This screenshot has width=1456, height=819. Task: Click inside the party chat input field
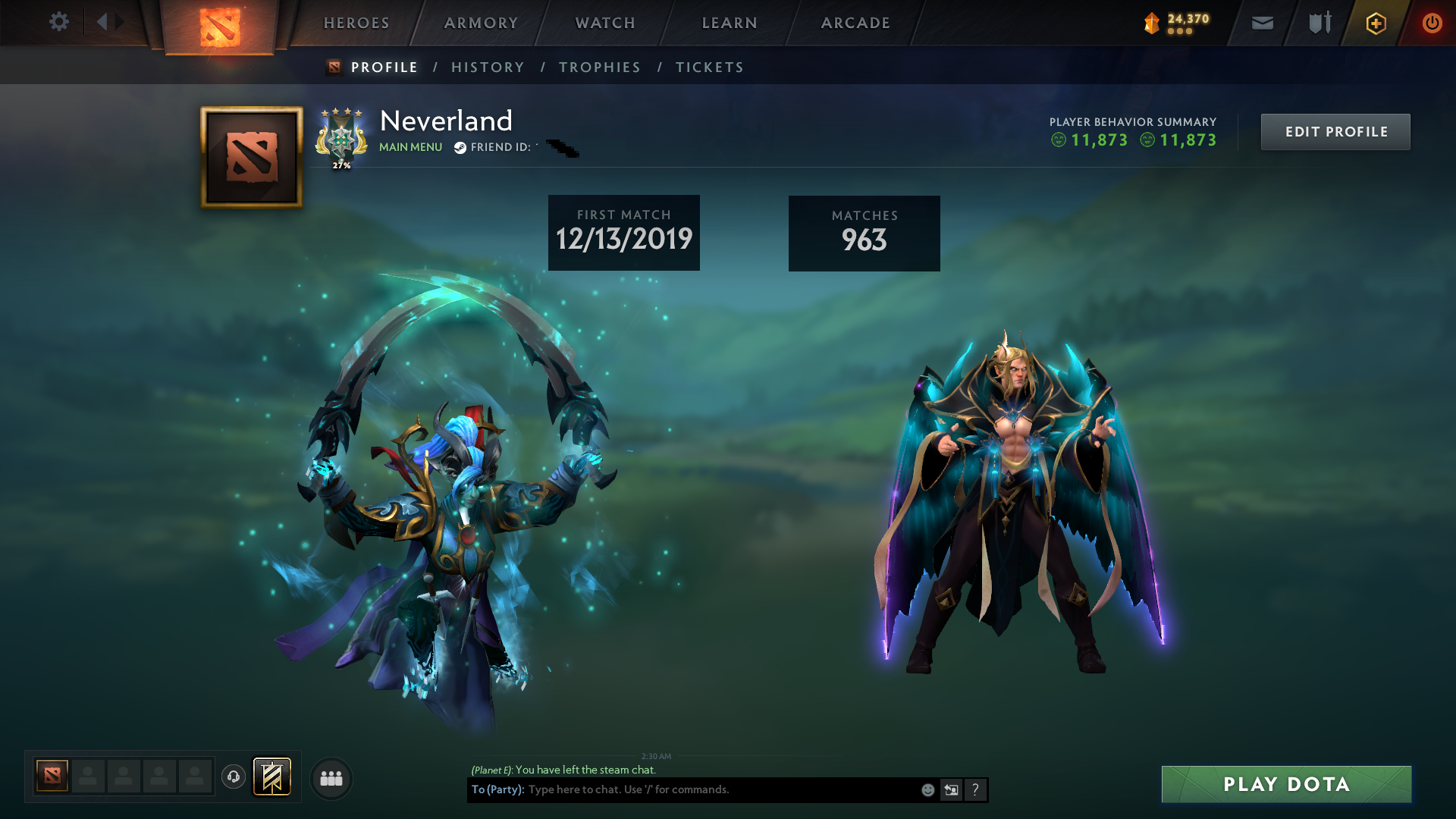click(720, 789)
